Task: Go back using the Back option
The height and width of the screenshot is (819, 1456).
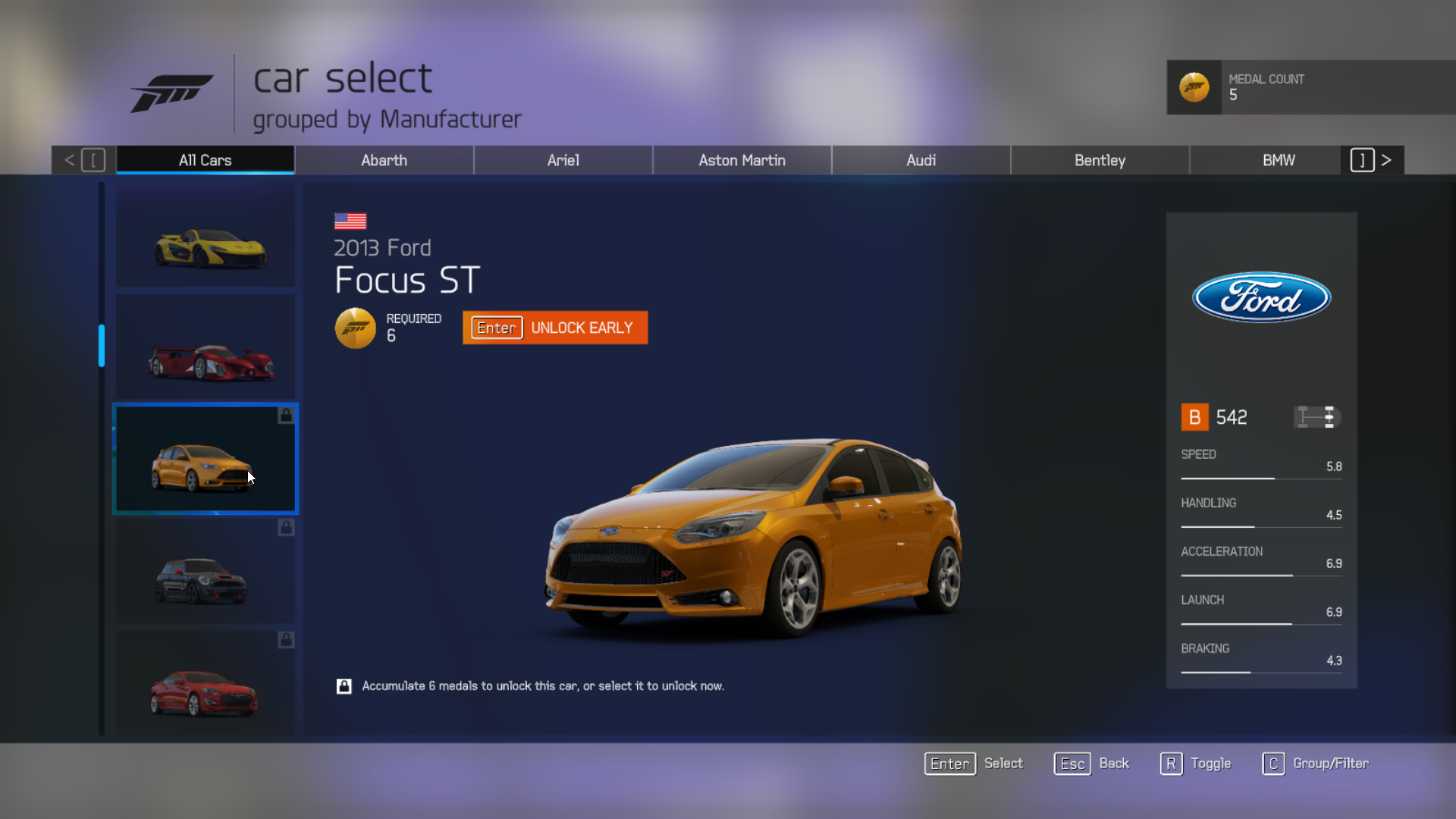Action: coord(1092,764)
